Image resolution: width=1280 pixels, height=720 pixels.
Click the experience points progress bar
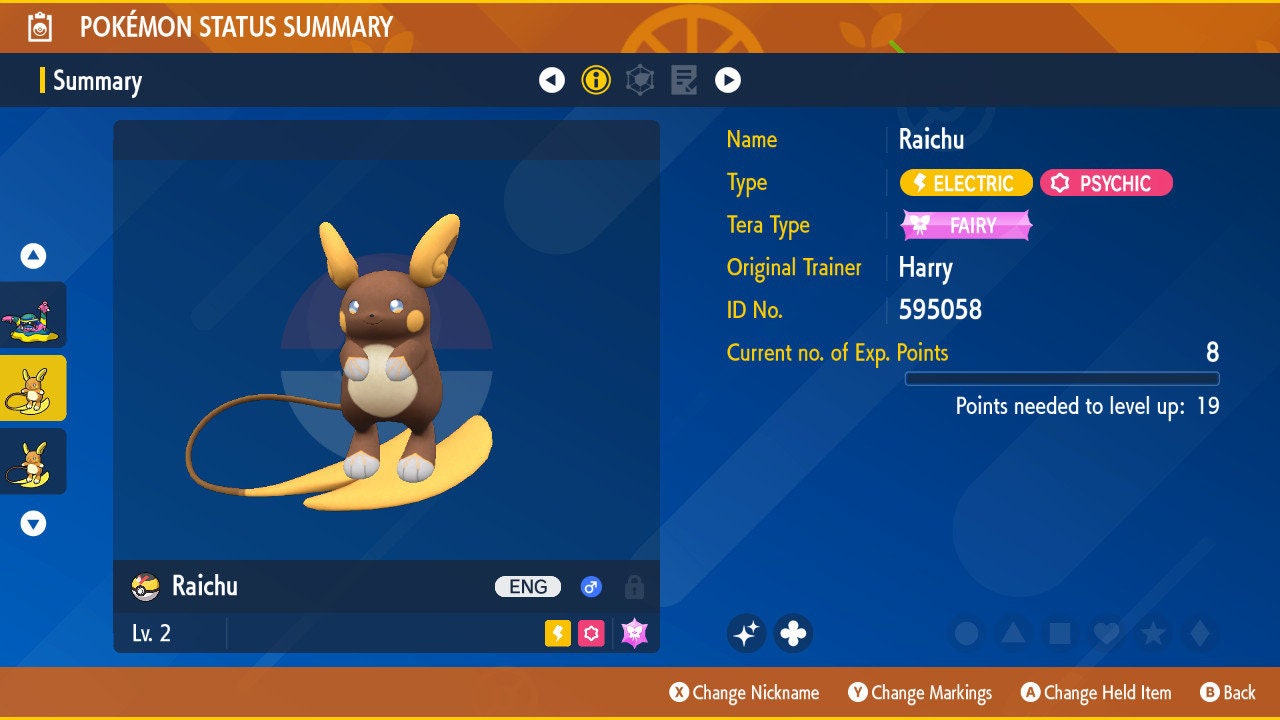[x=1063, y=378]
